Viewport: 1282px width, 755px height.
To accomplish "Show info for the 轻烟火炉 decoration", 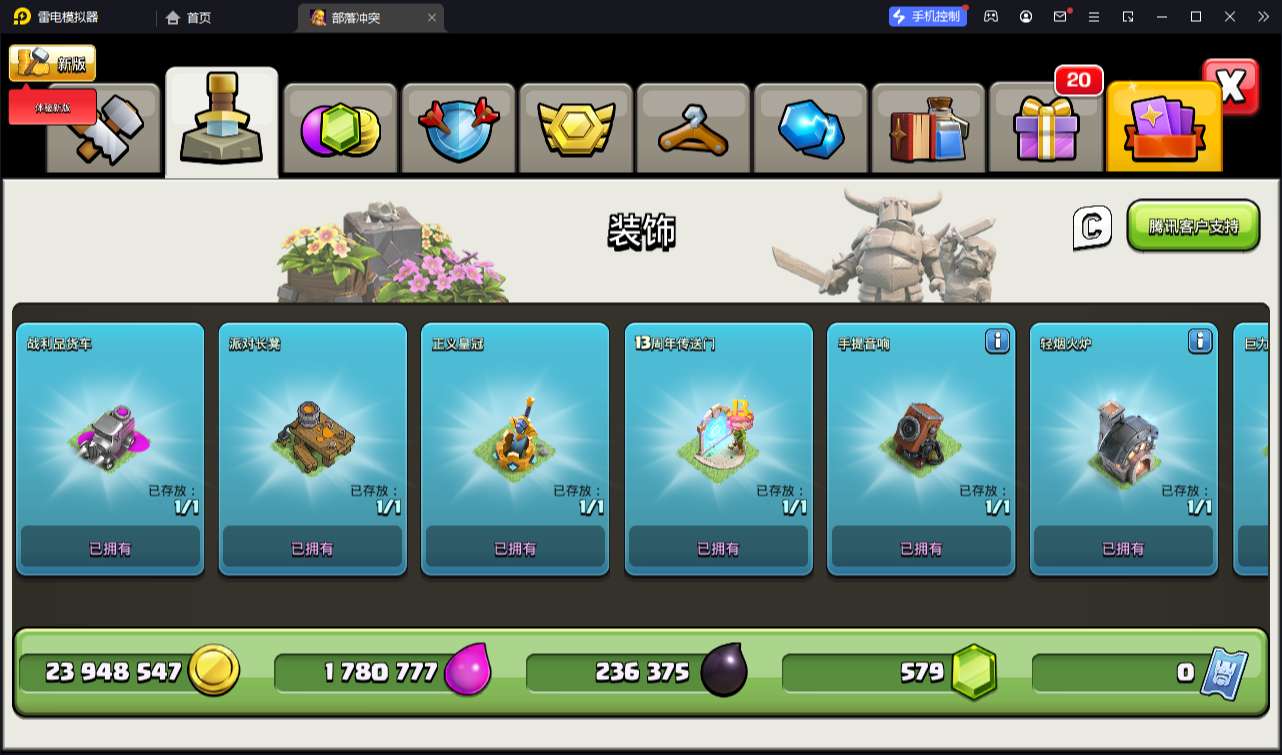I will 1200,341.
